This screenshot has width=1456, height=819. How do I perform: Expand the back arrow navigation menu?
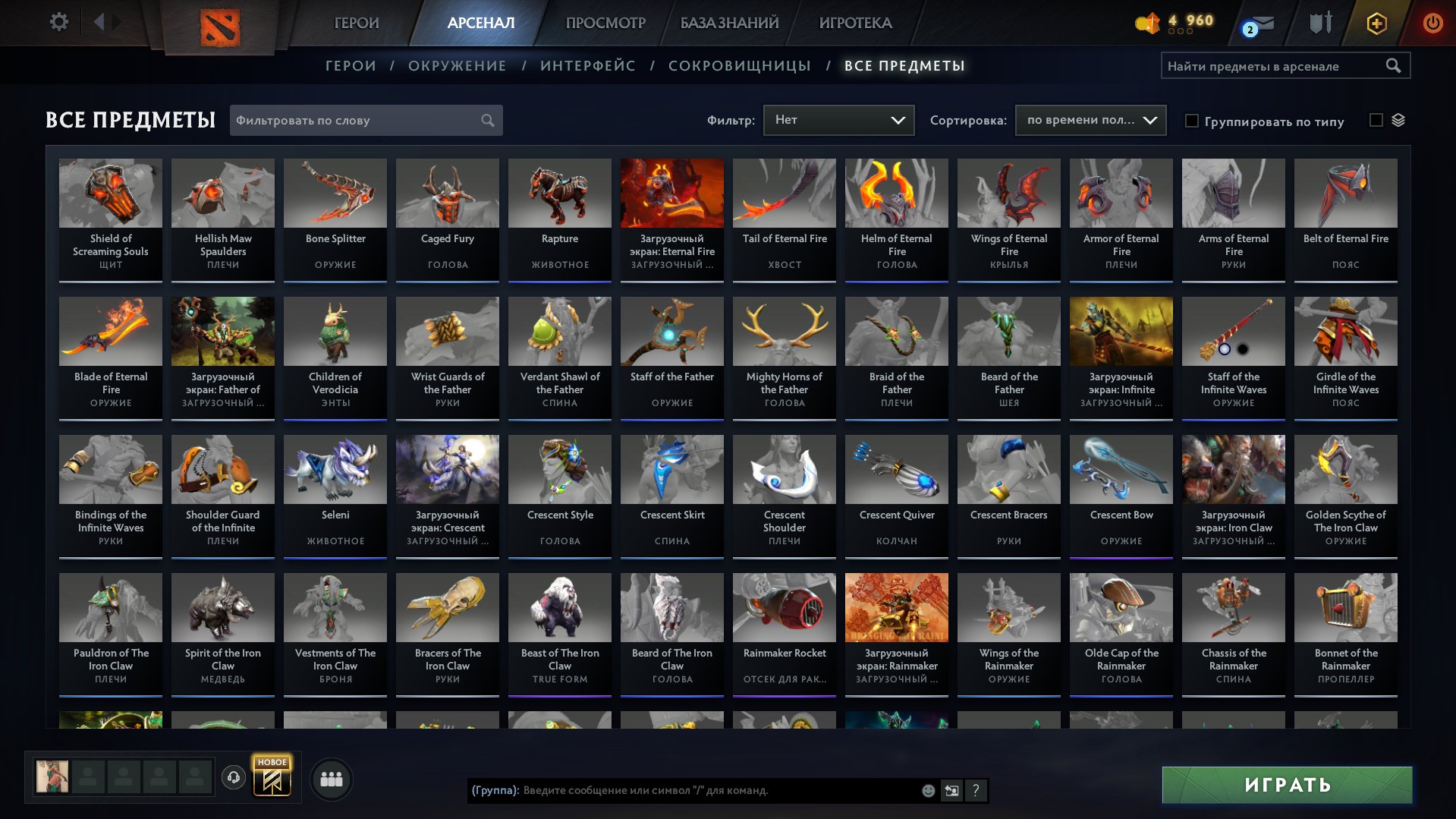click(99, 22)
